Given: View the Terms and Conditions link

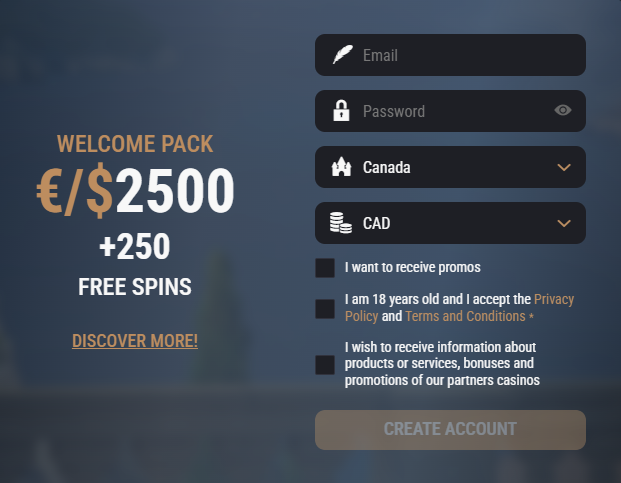Looking at the screenshot, I should coord(465,316).
